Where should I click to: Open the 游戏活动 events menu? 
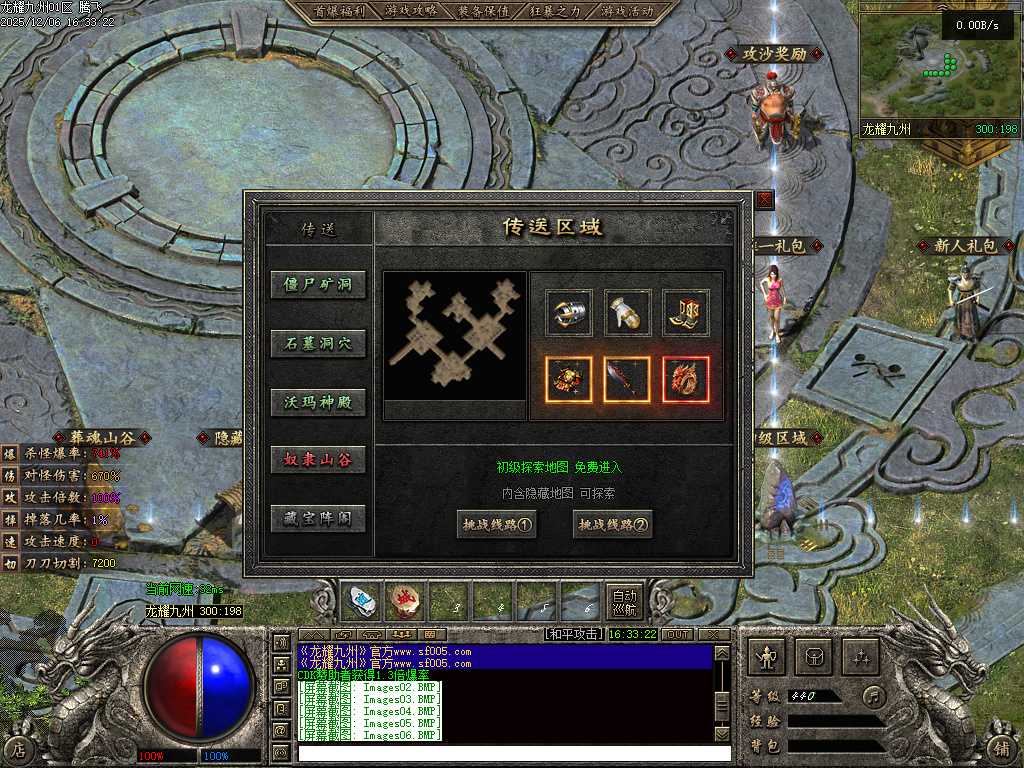(x=627, y=11)
